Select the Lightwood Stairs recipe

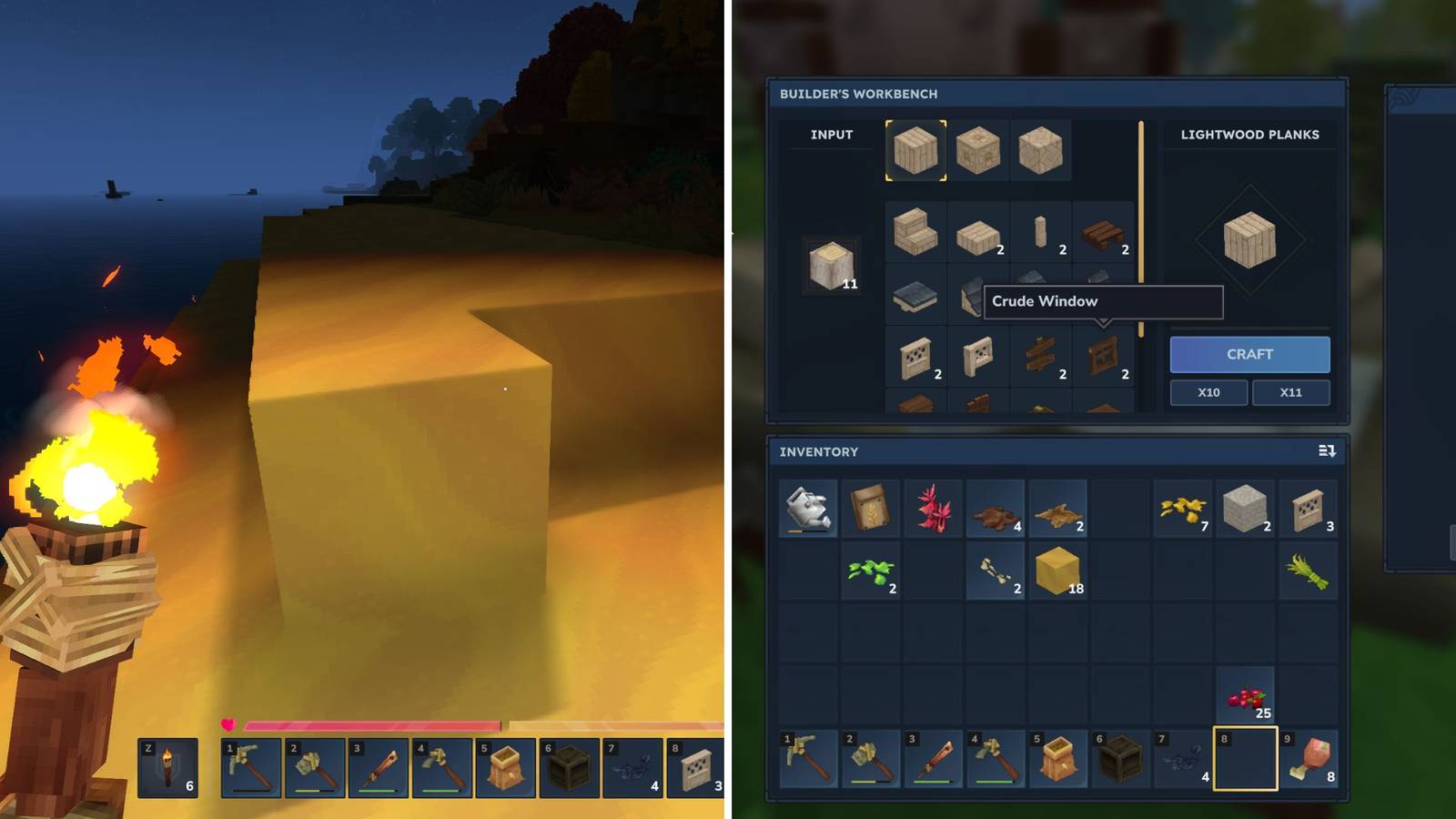pyautogui.click(x=914, y=229)
